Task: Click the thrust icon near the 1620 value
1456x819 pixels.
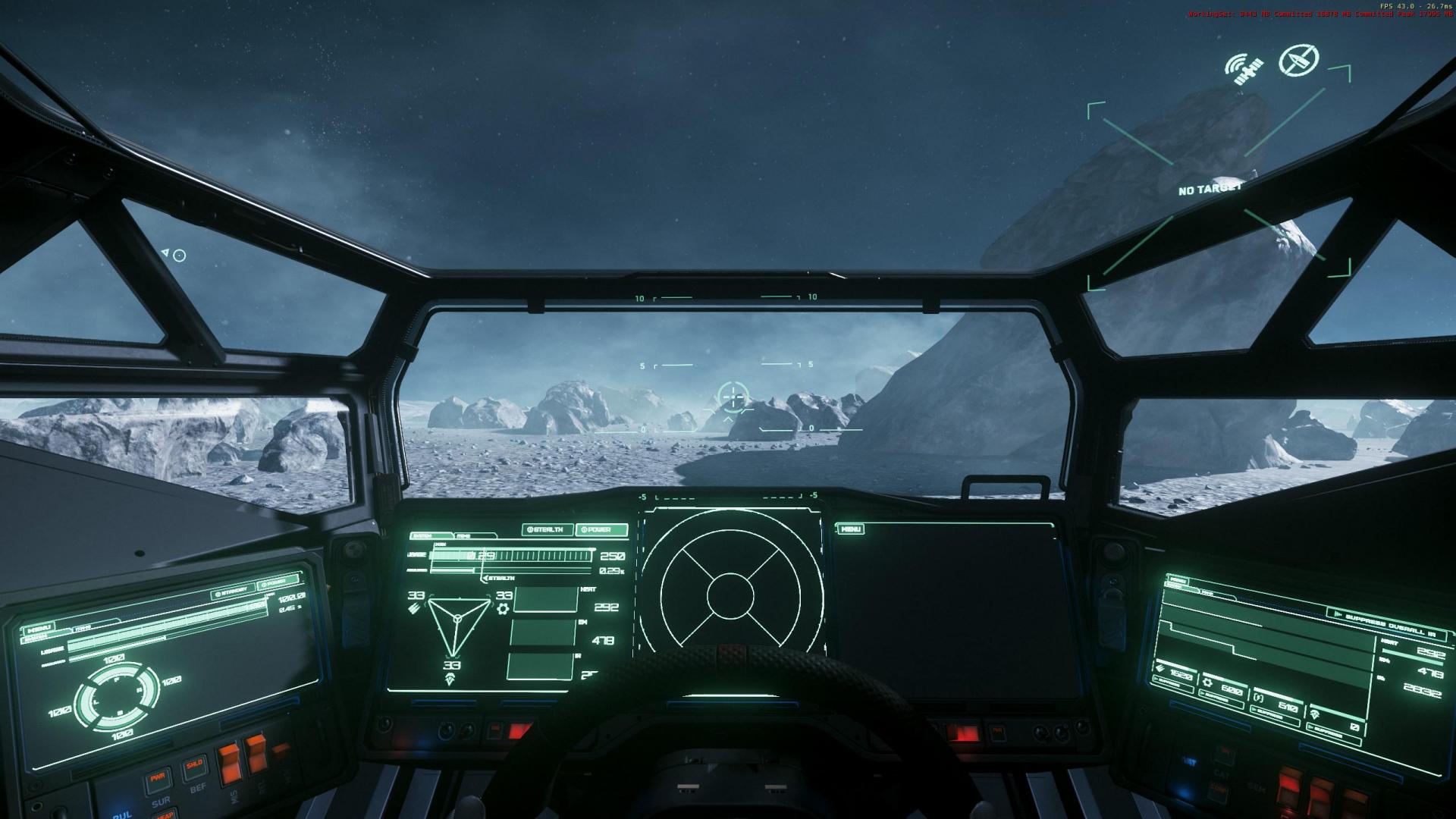Action: (1158, 666)
